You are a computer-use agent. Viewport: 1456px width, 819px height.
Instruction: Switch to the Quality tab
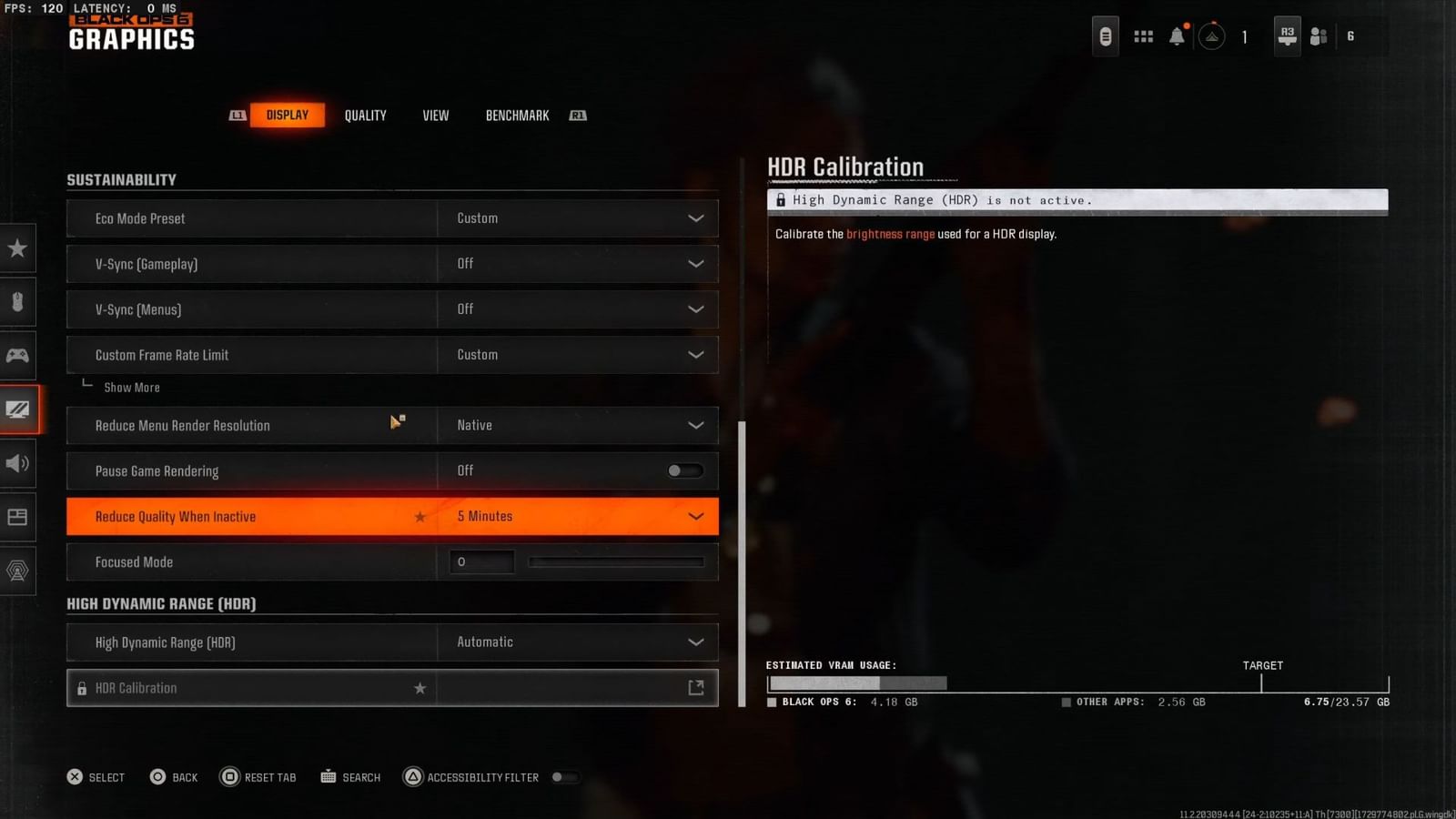pos(365,115)
